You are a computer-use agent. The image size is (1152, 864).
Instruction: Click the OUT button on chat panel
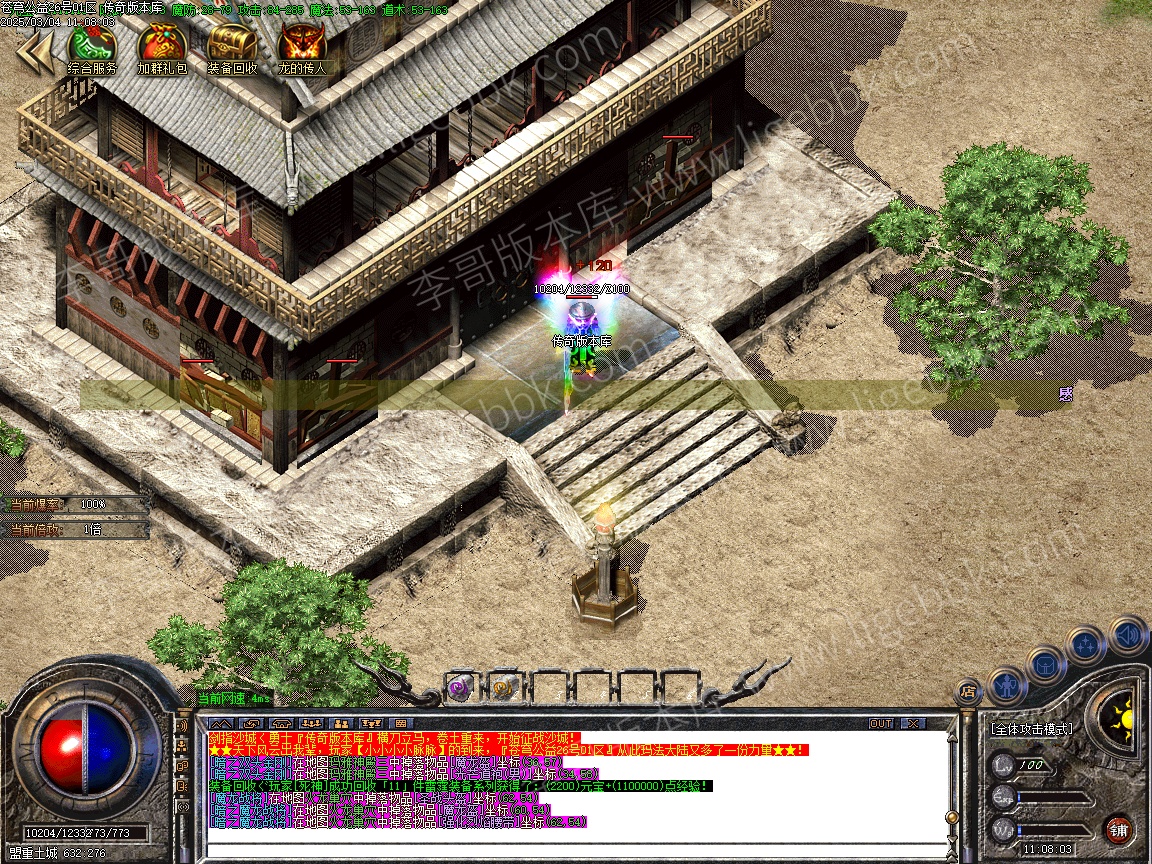coord(881,723)
